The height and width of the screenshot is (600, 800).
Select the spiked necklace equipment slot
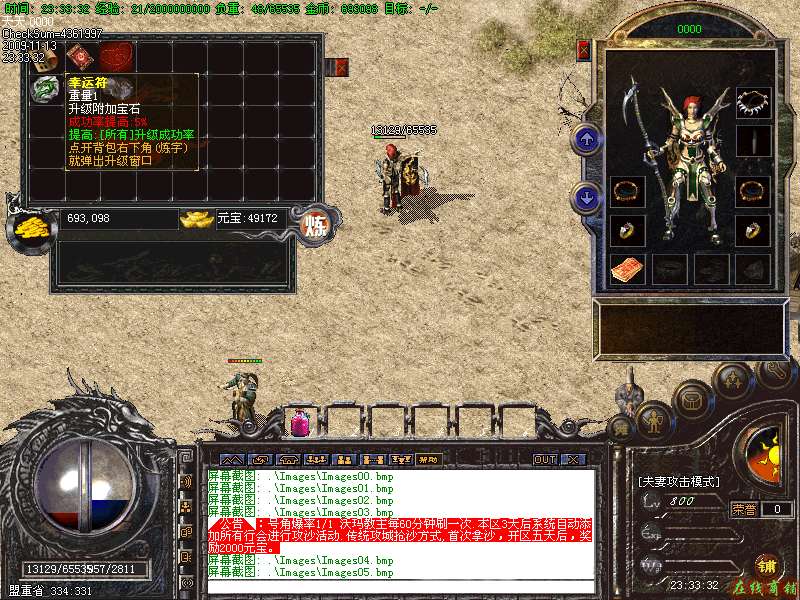(x=753, y=101)
